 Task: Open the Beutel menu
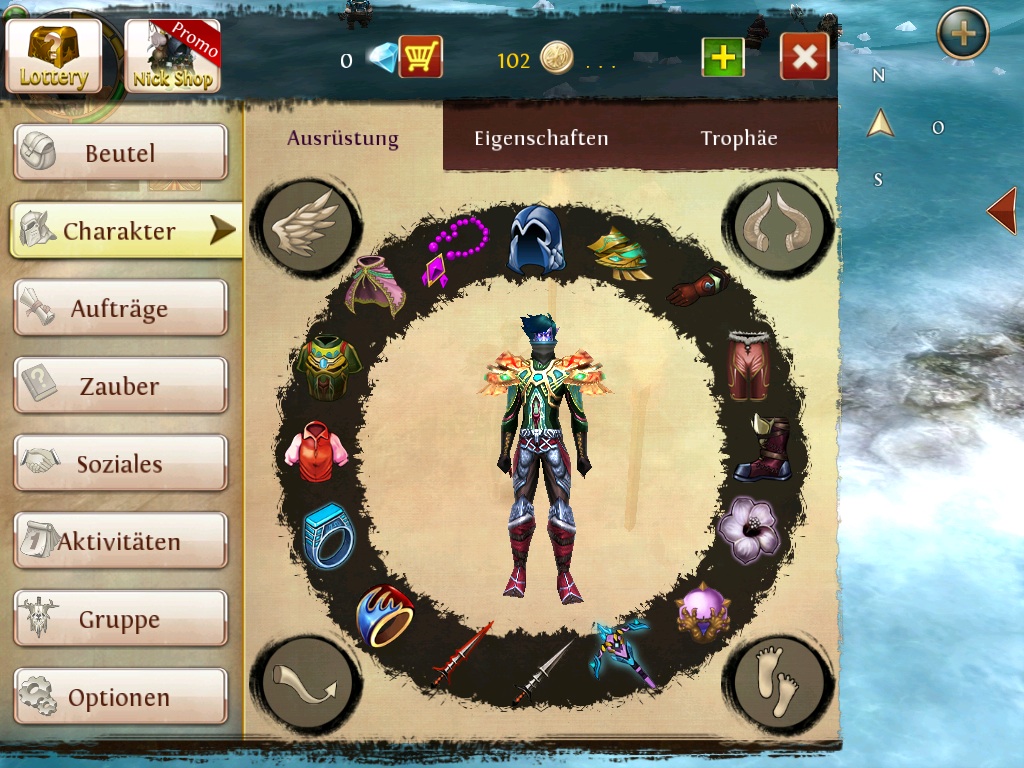point(120,153)
